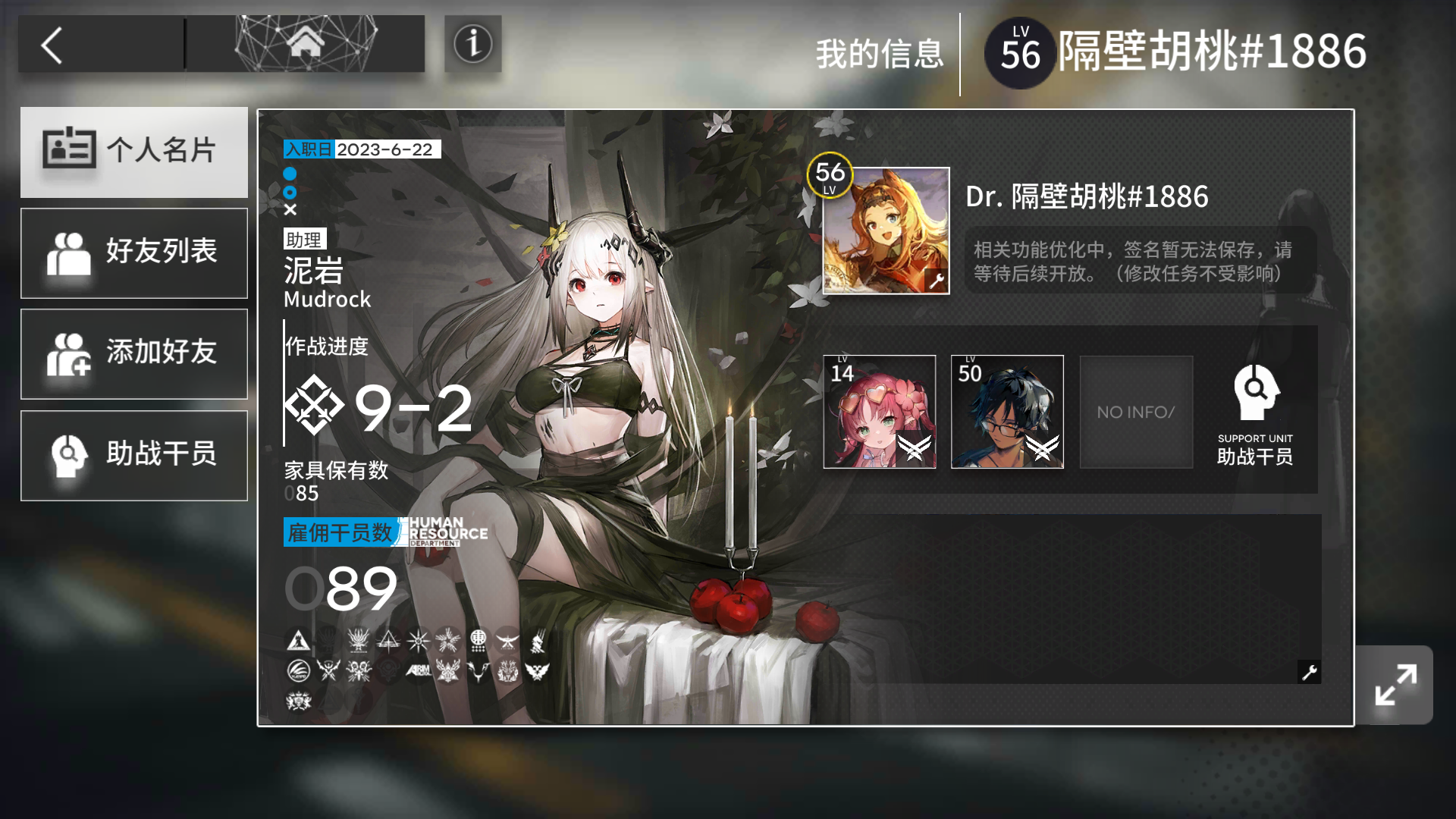Click the wrench icon on the medal panel
The height and width of the screenshot is (819, 1456).
pyautogui.click(x=1309, y=672)
